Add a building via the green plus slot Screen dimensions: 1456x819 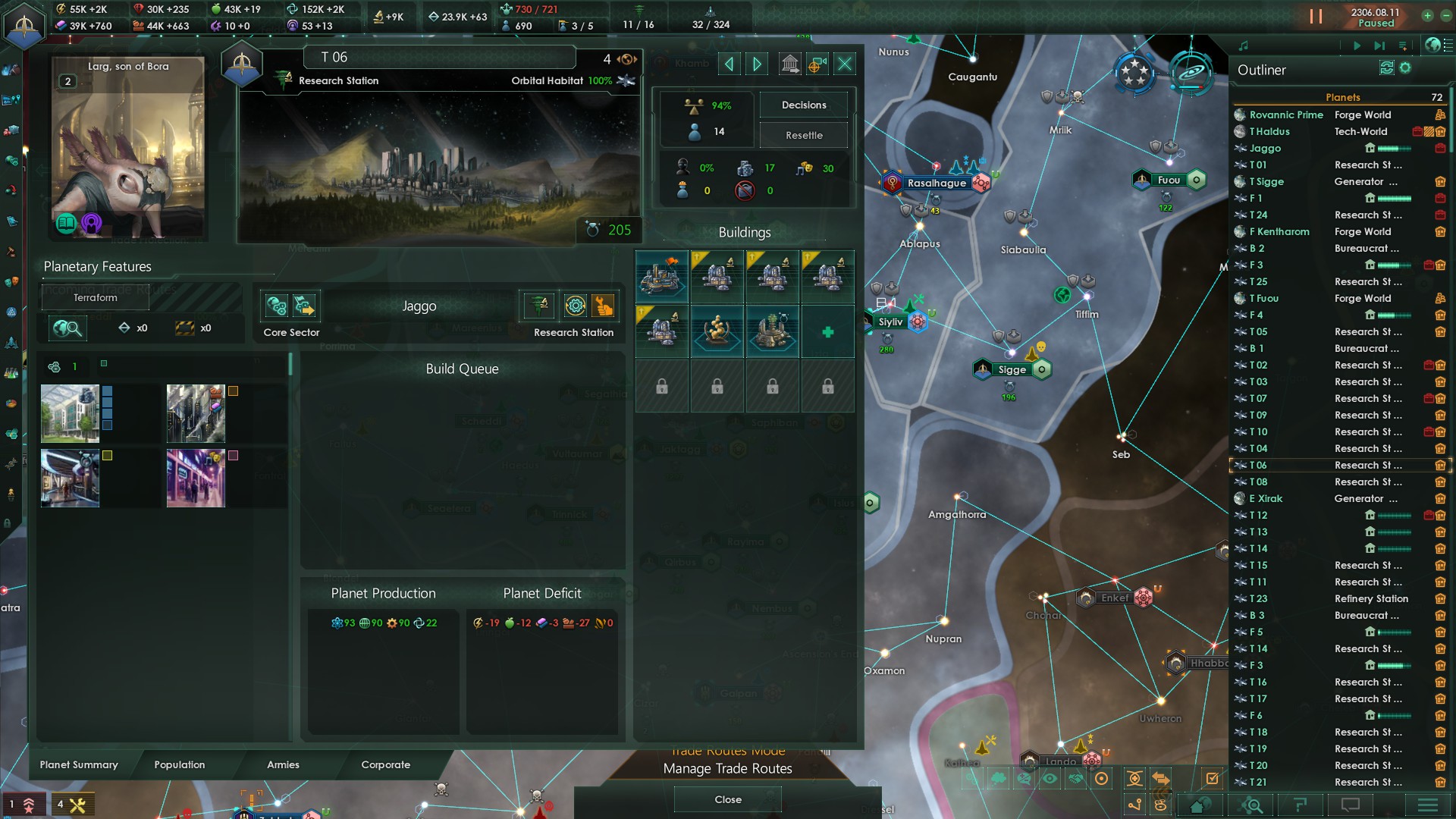(827, 331)
